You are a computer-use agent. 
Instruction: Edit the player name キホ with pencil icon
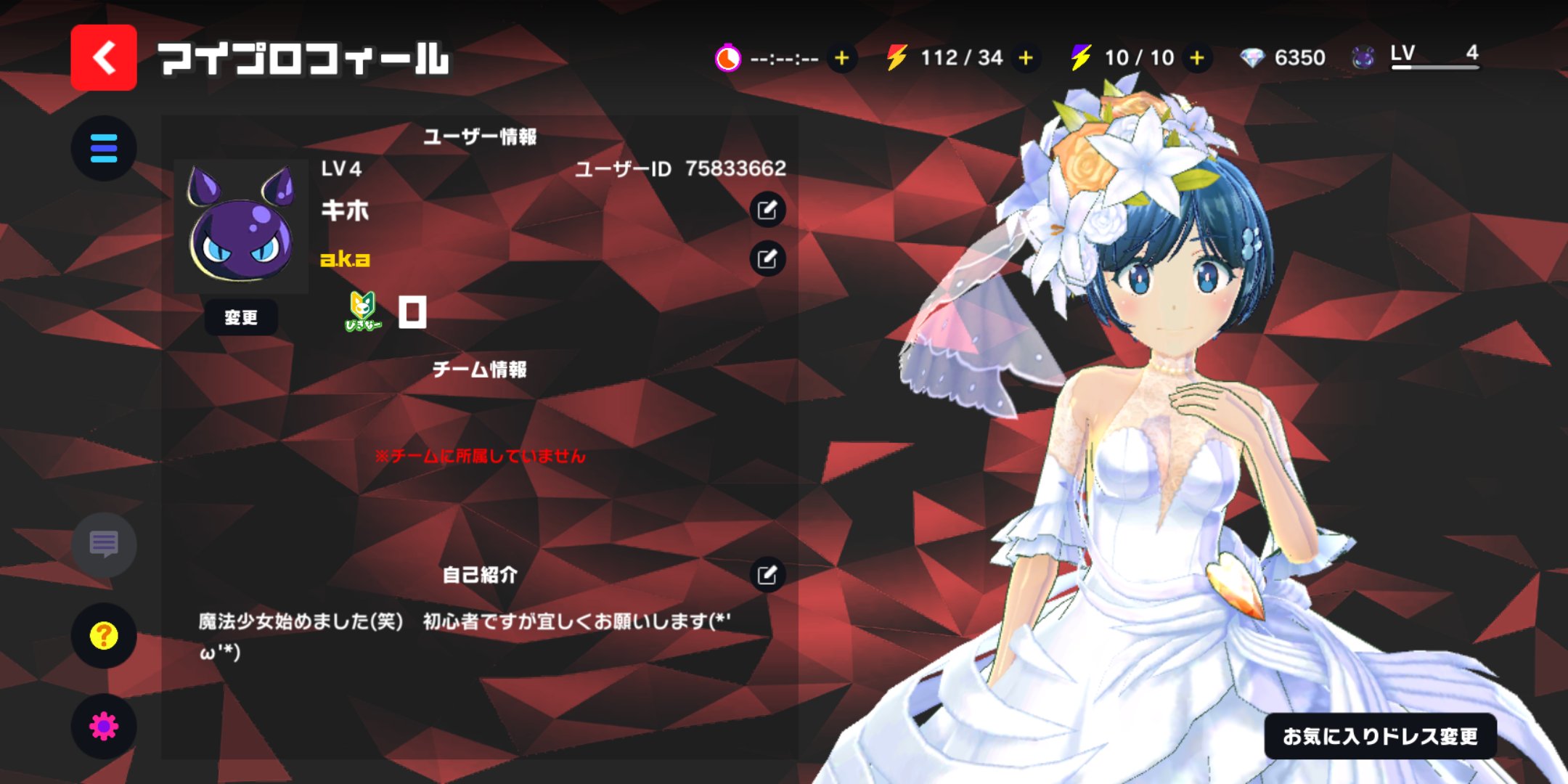point(766,209)
